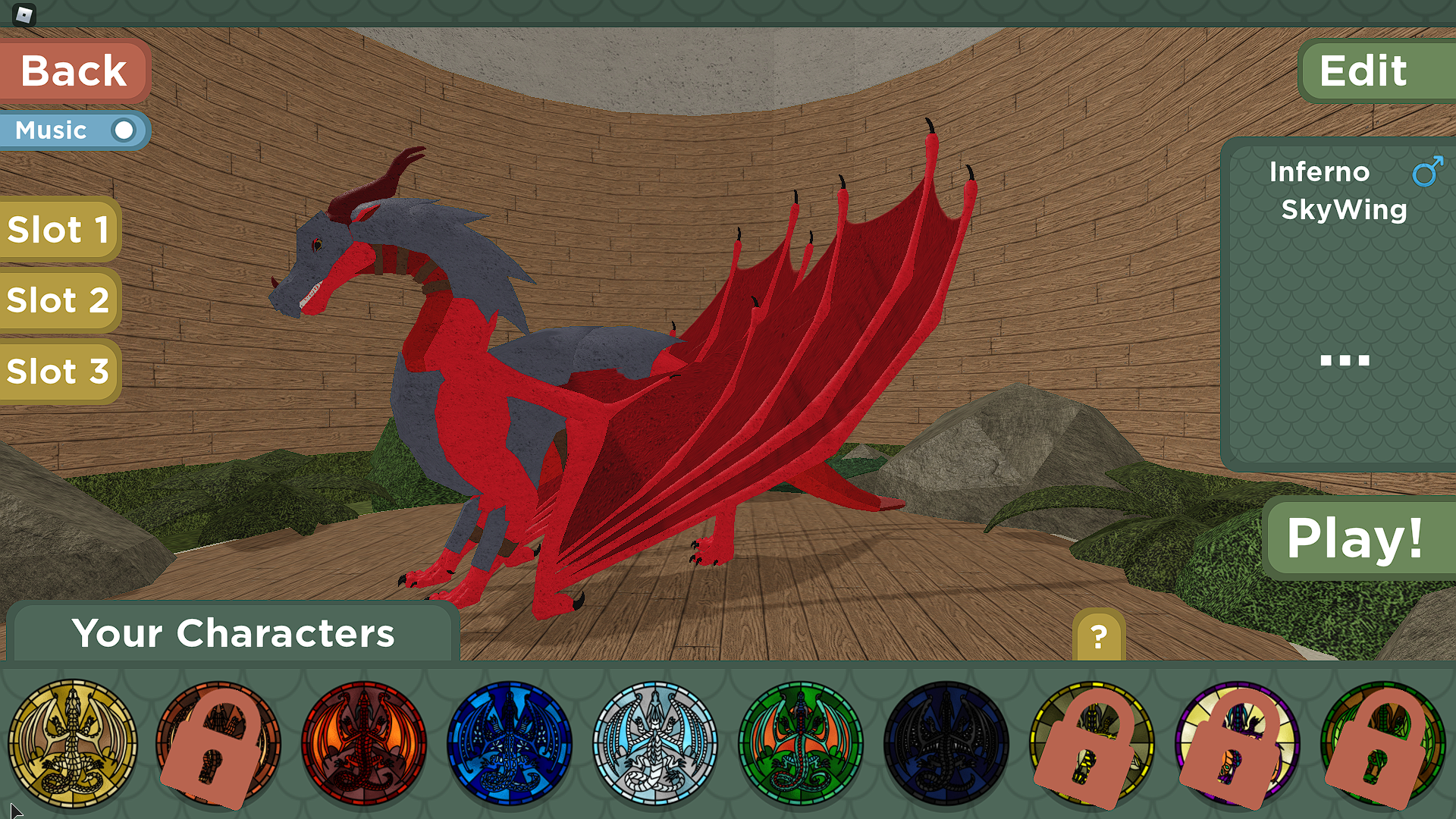
Task: Select character Slot 1
Action: tap(59, 230)
